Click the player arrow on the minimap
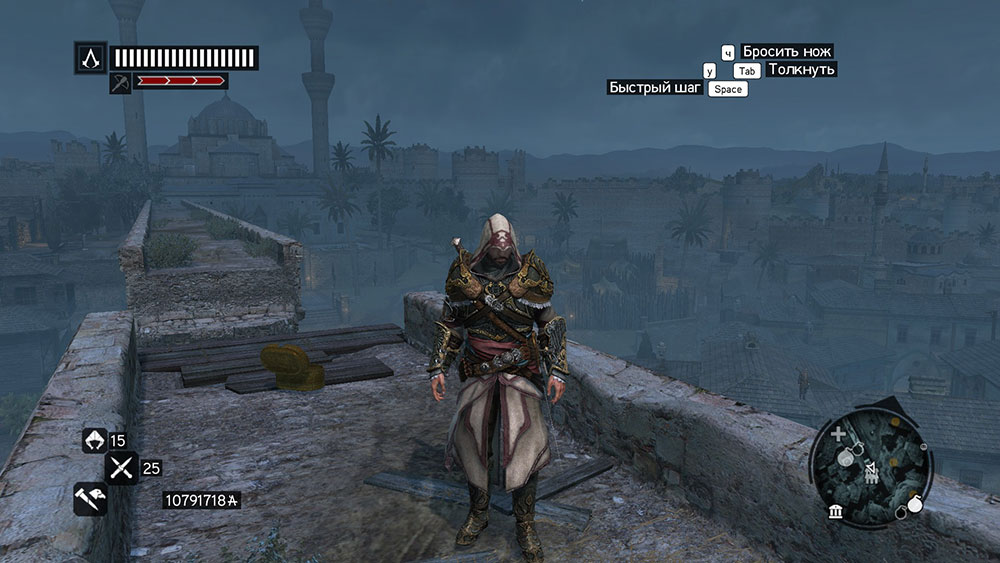Screen dimensions: 1000x563 click(872, 469)
